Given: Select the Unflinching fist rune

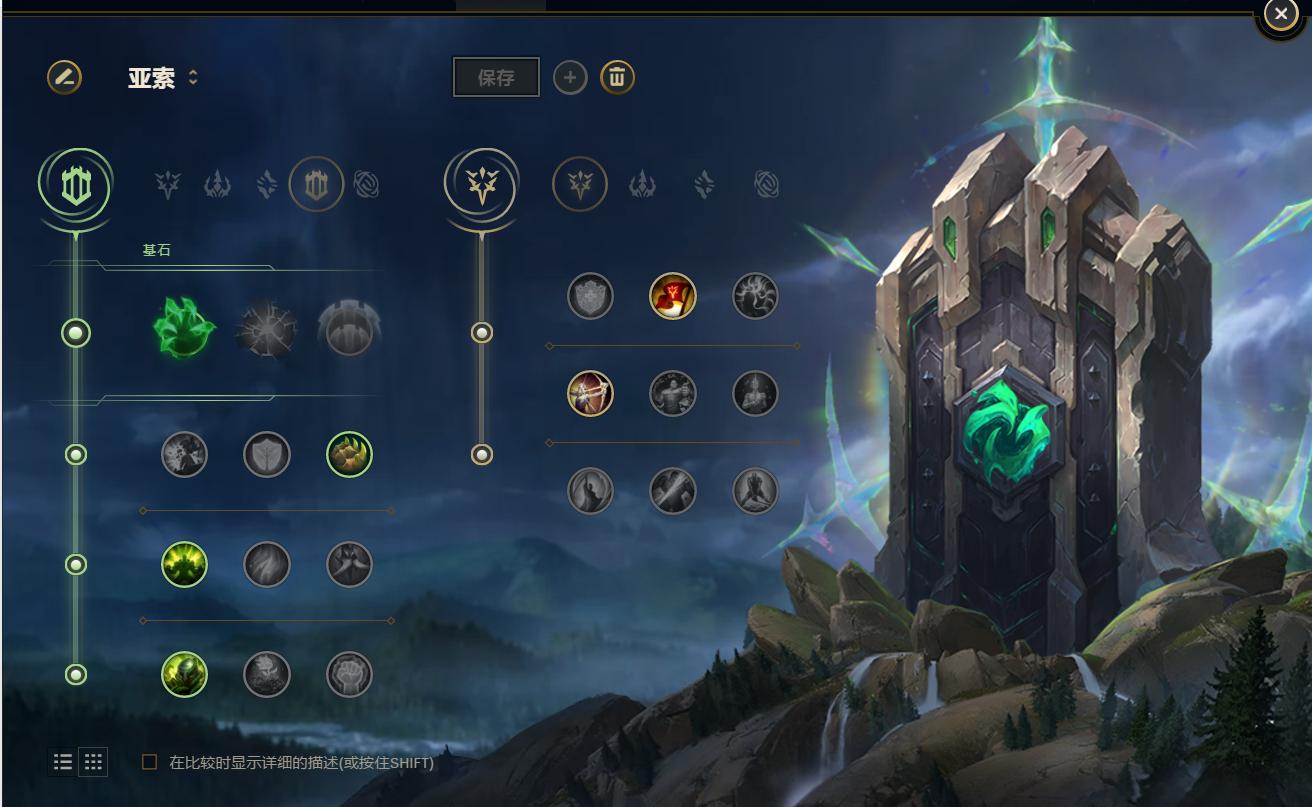Looking at the screenshot, I should 349,675.
